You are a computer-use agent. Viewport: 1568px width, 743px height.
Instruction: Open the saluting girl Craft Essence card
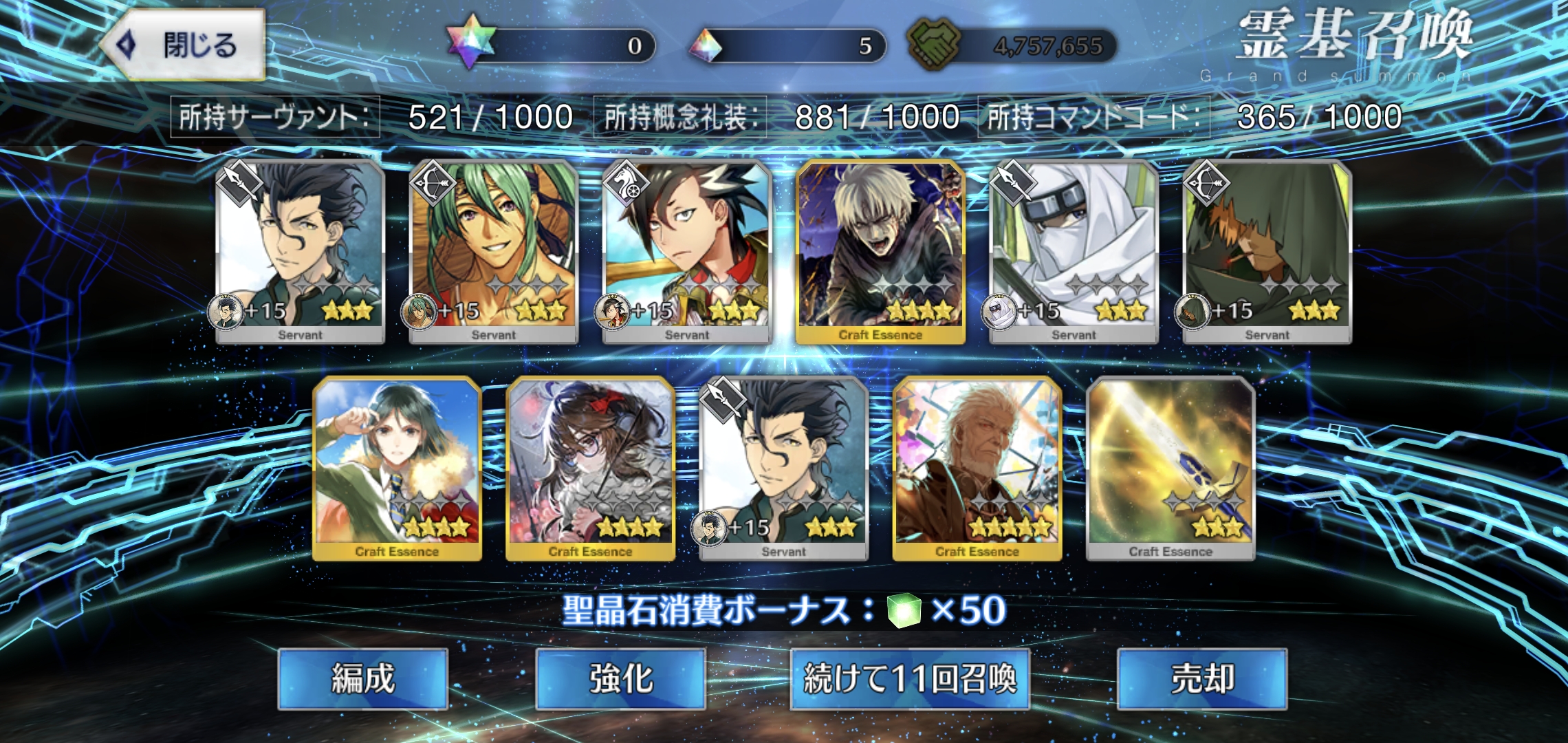[397, 469]
